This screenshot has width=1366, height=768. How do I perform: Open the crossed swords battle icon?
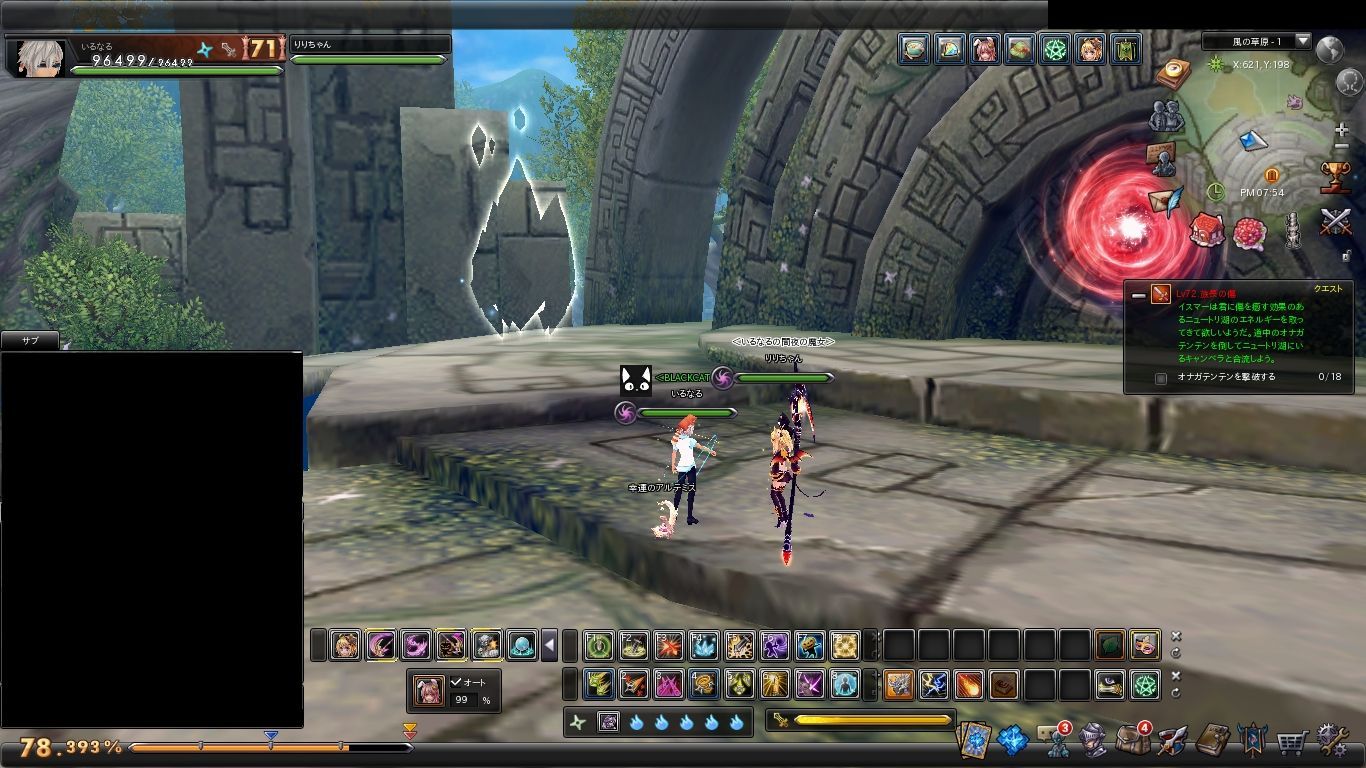point(1336,221)
